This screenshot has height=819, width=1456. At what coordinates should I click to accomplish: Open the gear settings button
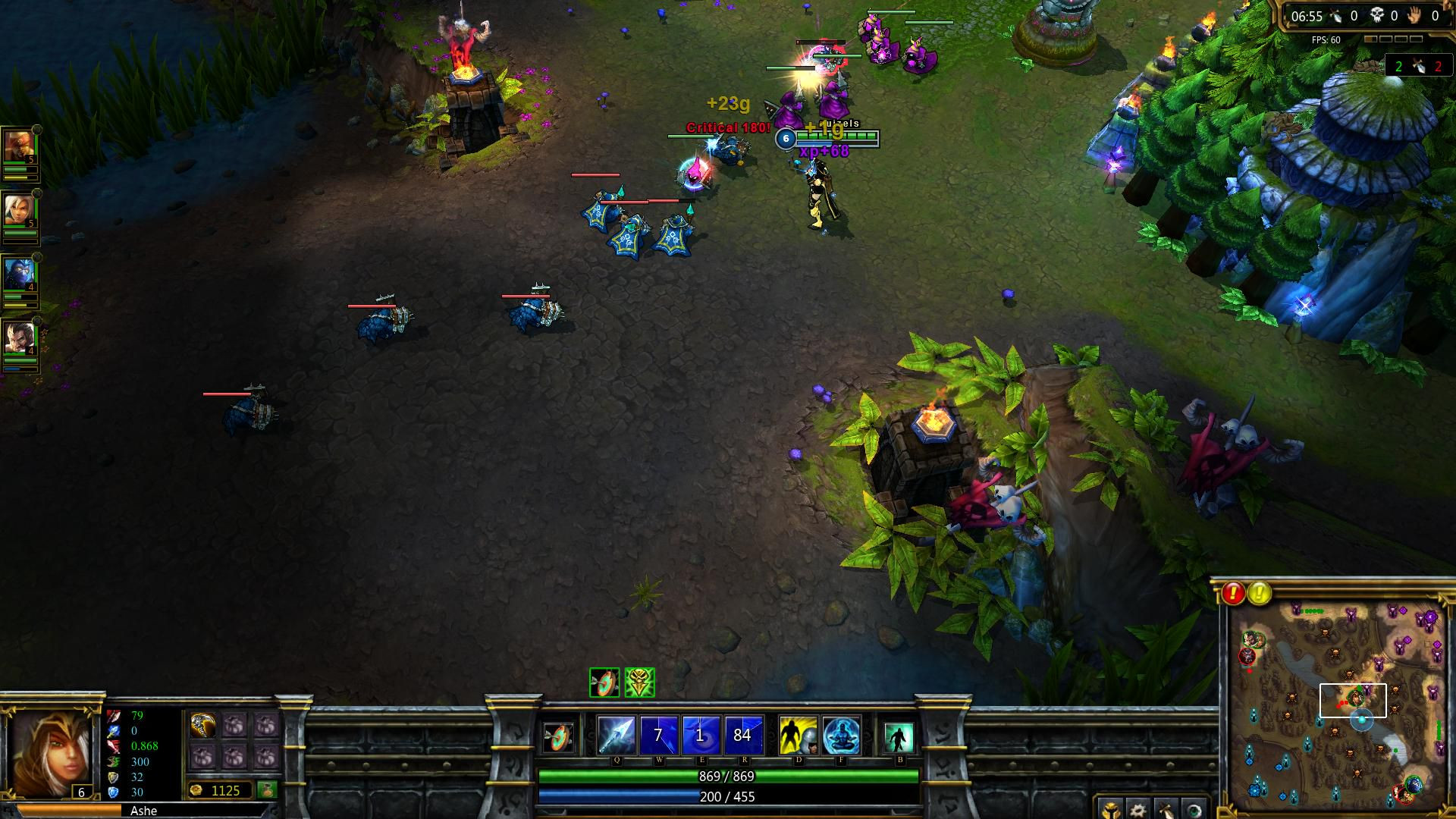(x=1138, y=809)
